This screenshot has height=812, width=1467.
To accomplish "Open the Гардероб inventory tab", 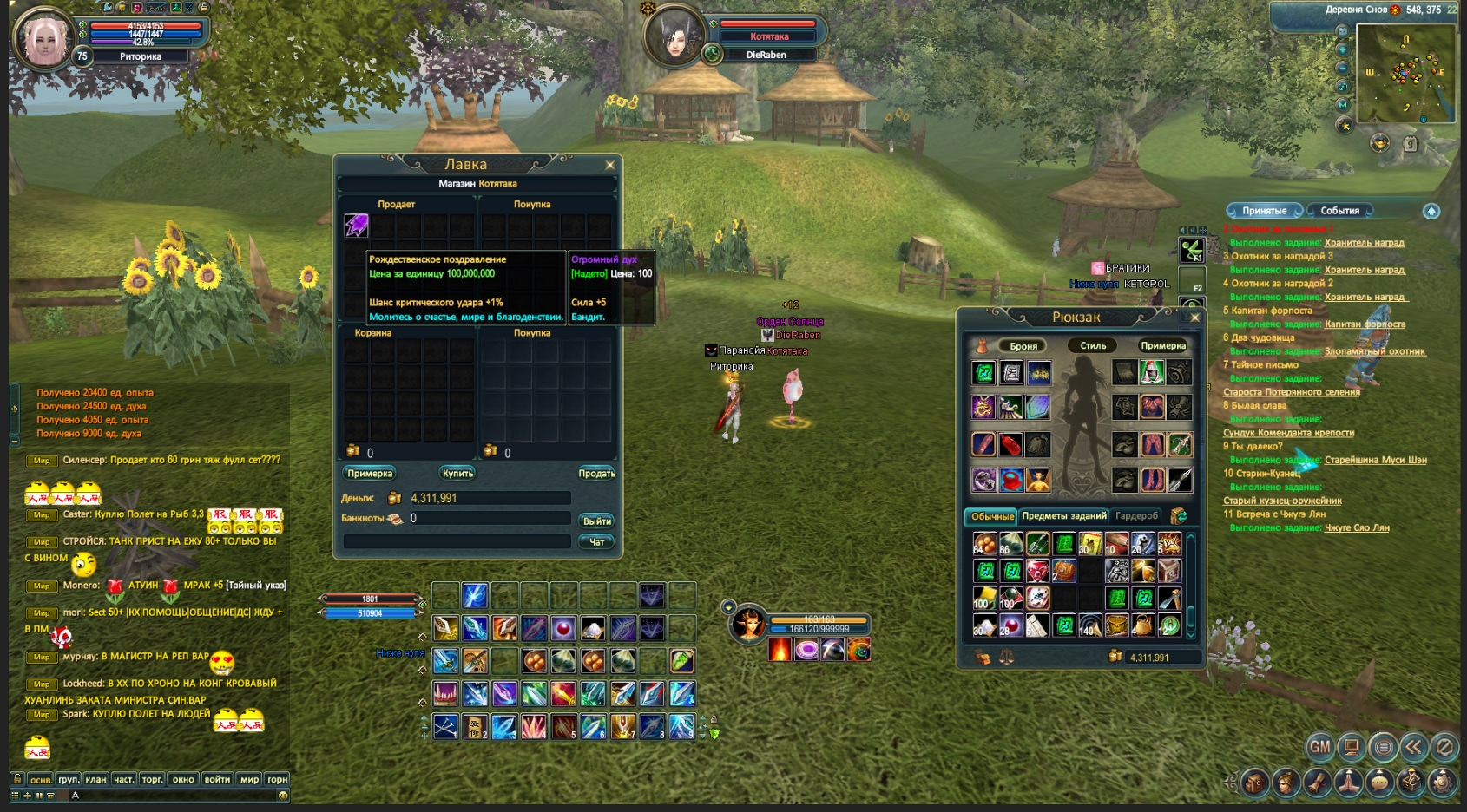I will (1136, 516).
